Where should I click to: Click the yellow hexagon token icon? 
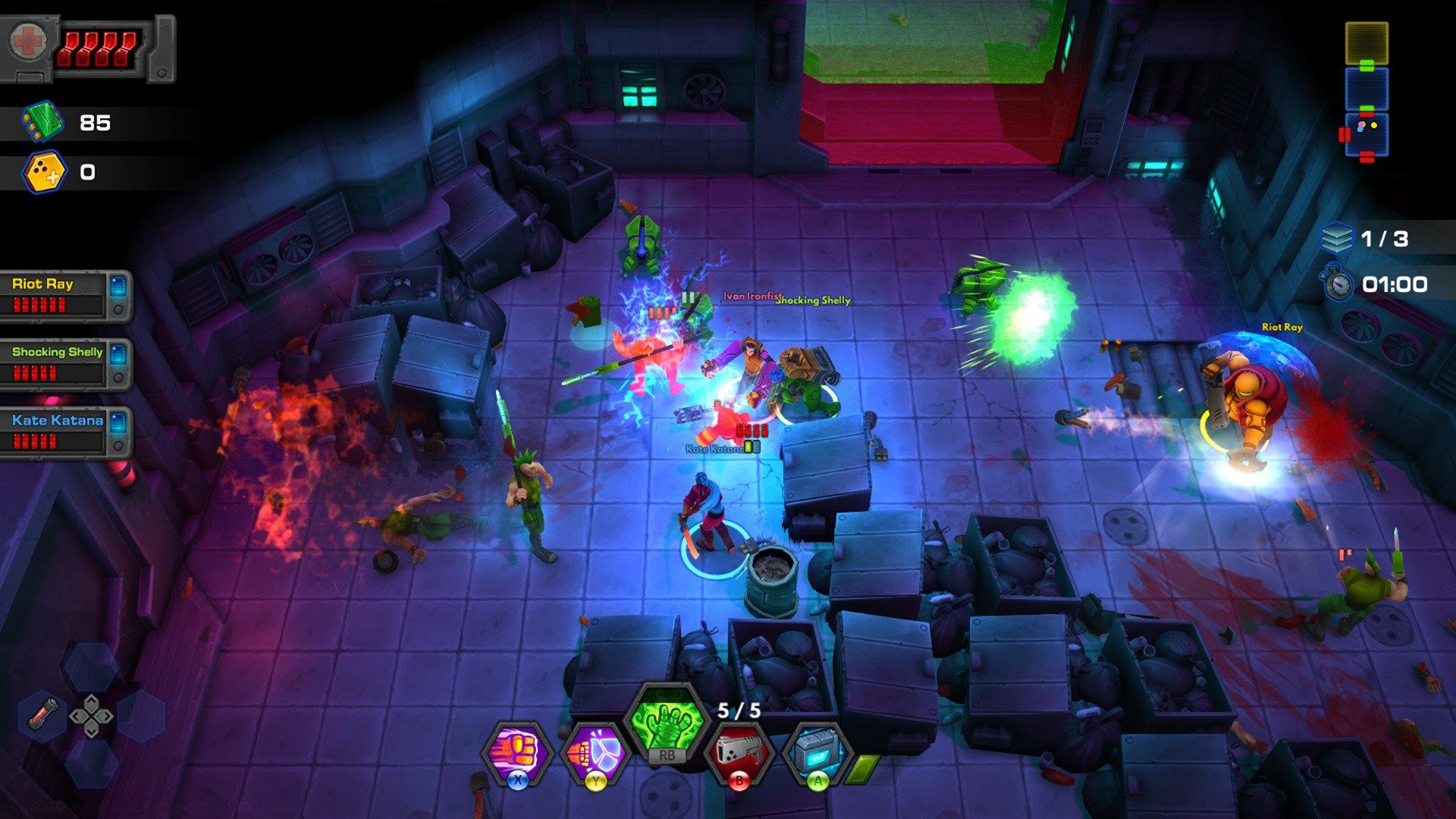(x=45, y=172)
